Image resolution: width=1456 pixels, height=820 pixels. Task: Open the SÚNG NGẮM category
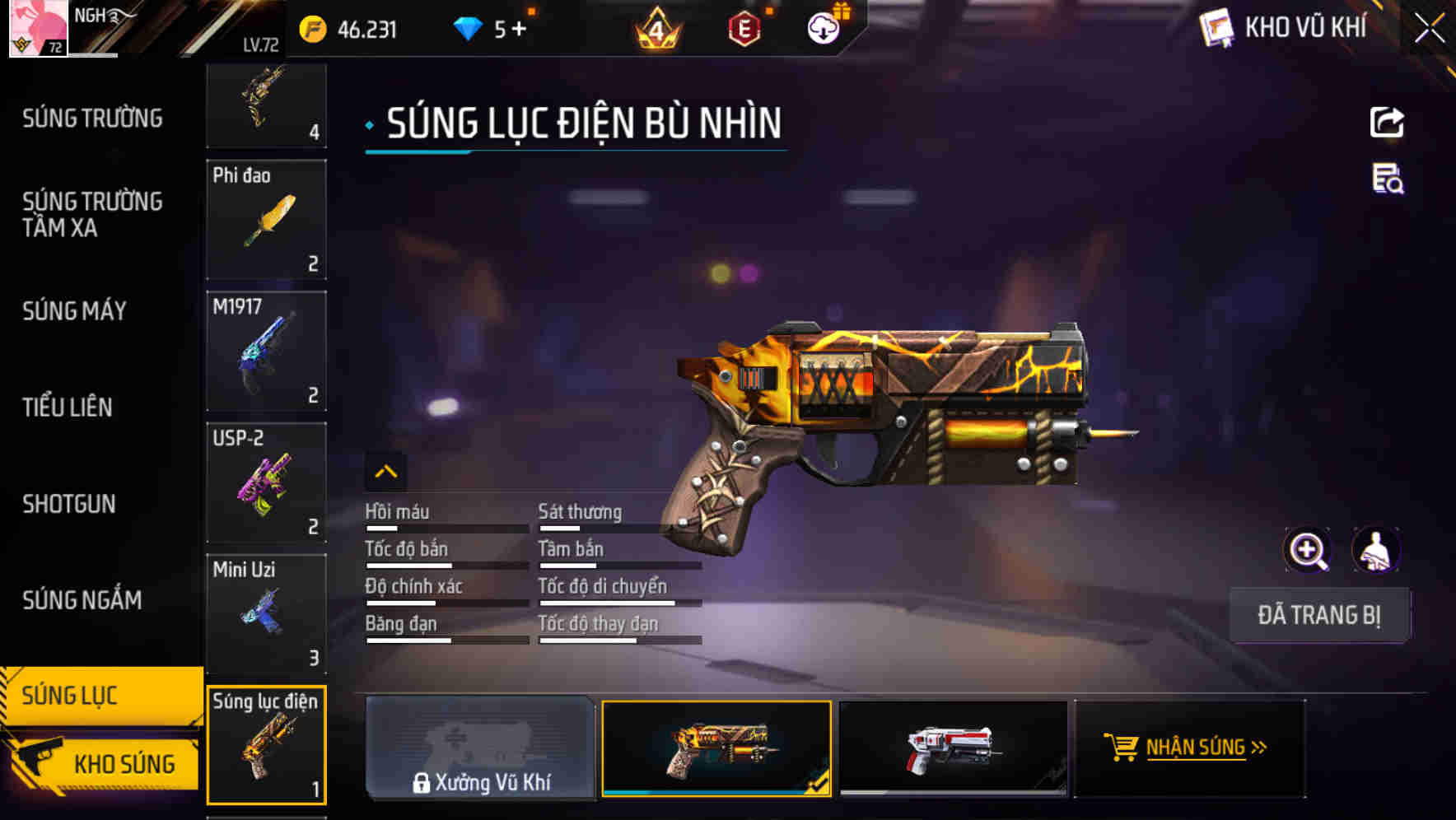82,600
